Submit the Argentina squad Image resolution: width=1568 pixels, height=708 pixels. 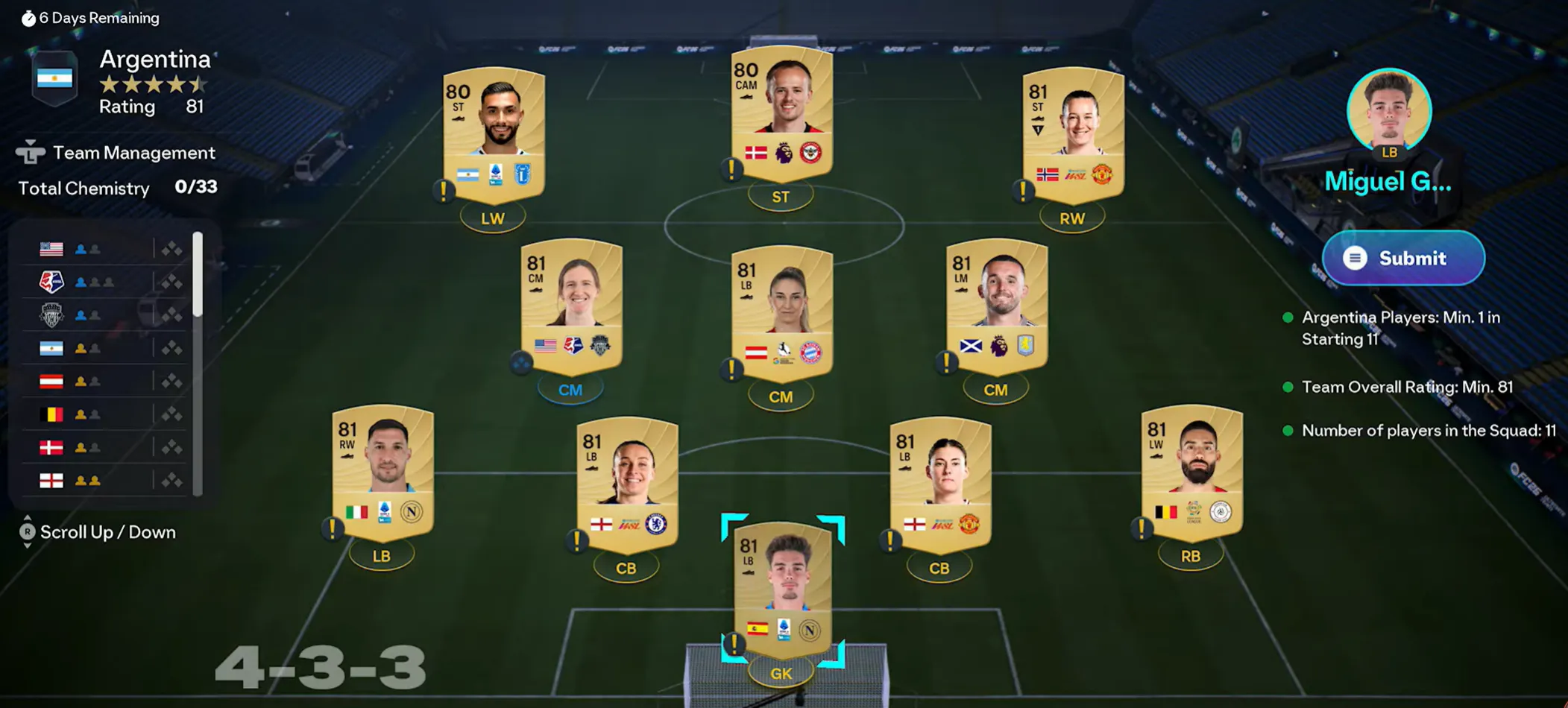click(1403, 258)
